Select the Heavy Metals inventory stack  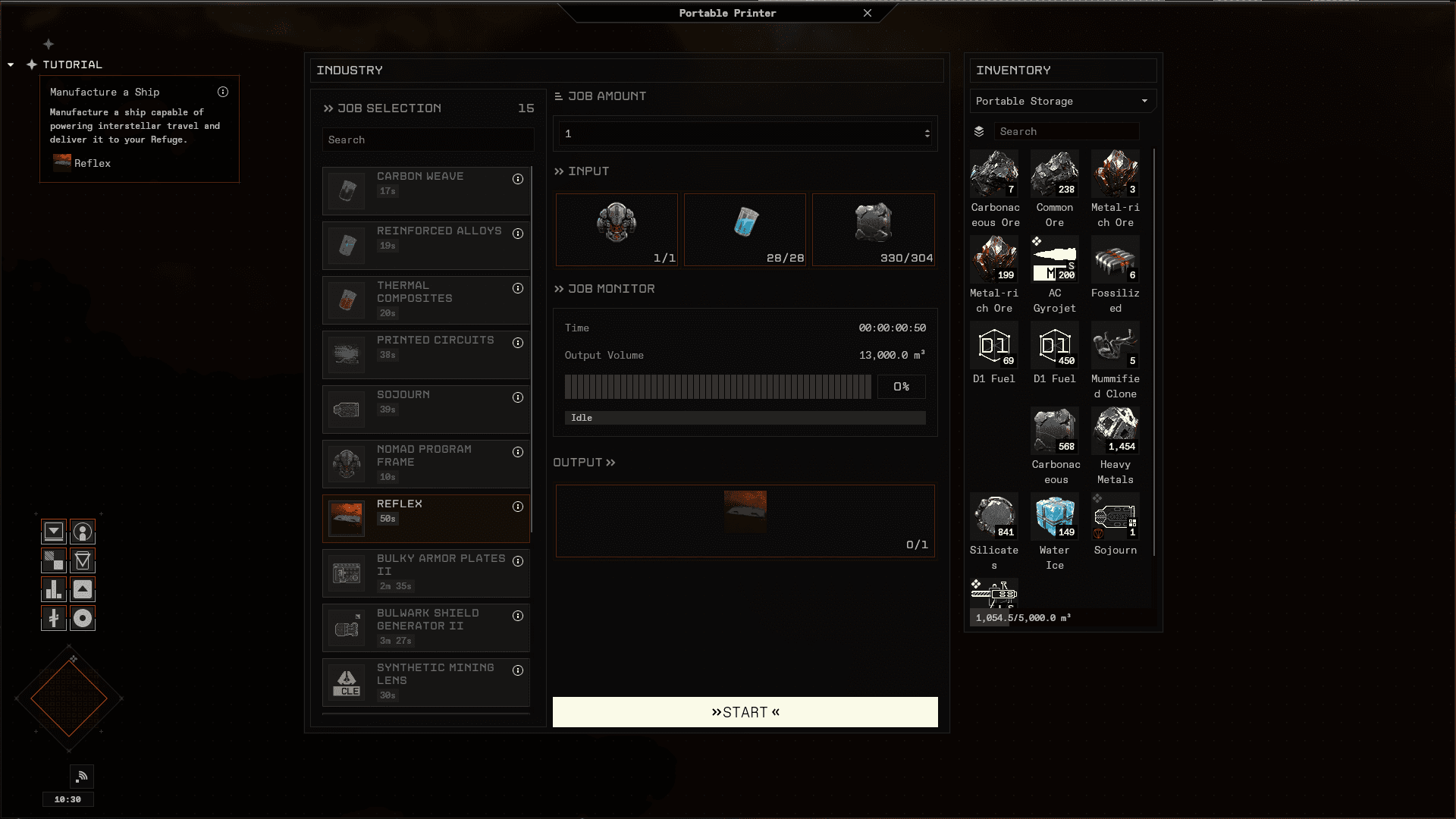coord(1115,431)
